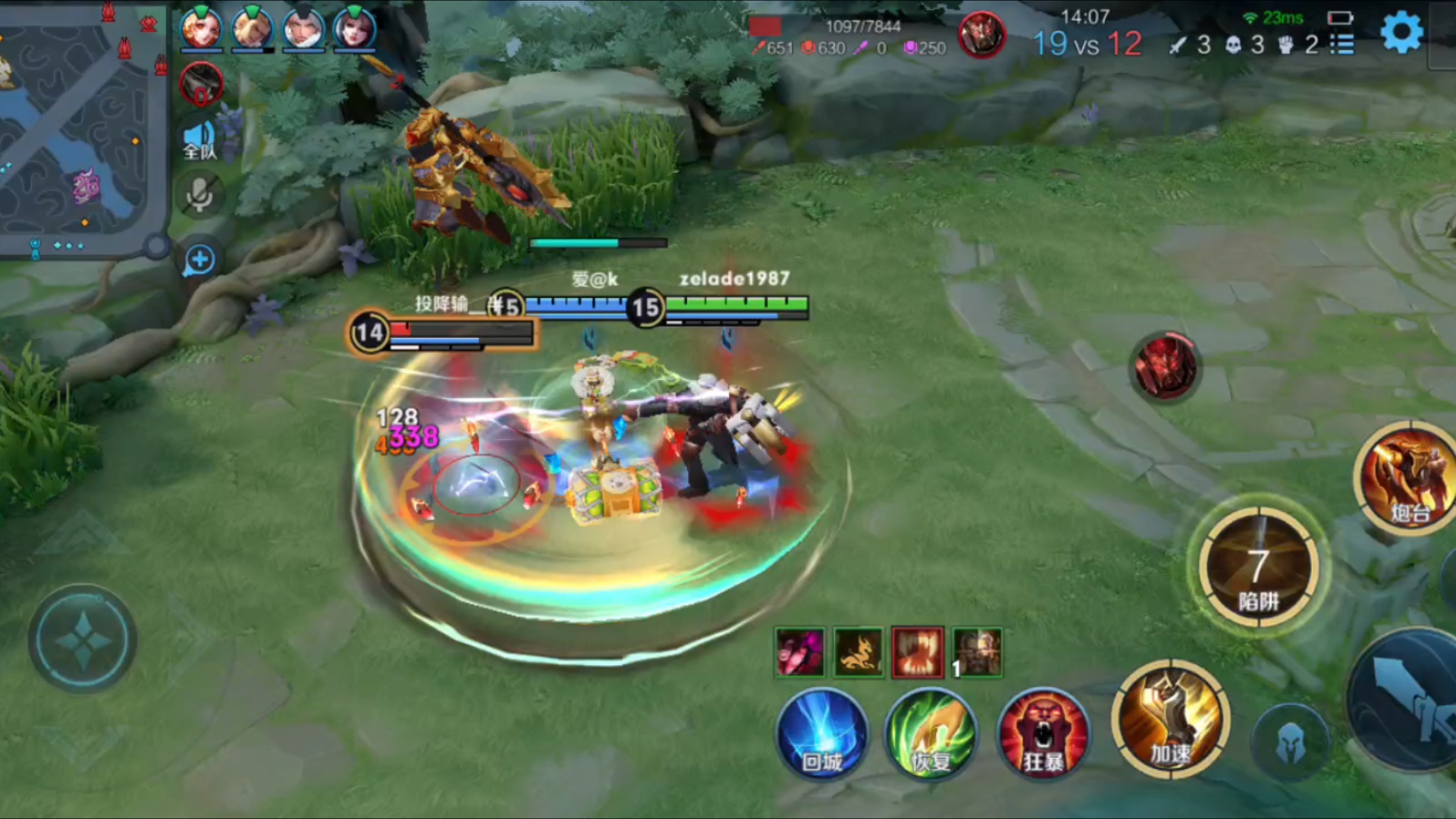
Task: Toggle the team voice speaker (全队)
Action: tap(199, 140)
